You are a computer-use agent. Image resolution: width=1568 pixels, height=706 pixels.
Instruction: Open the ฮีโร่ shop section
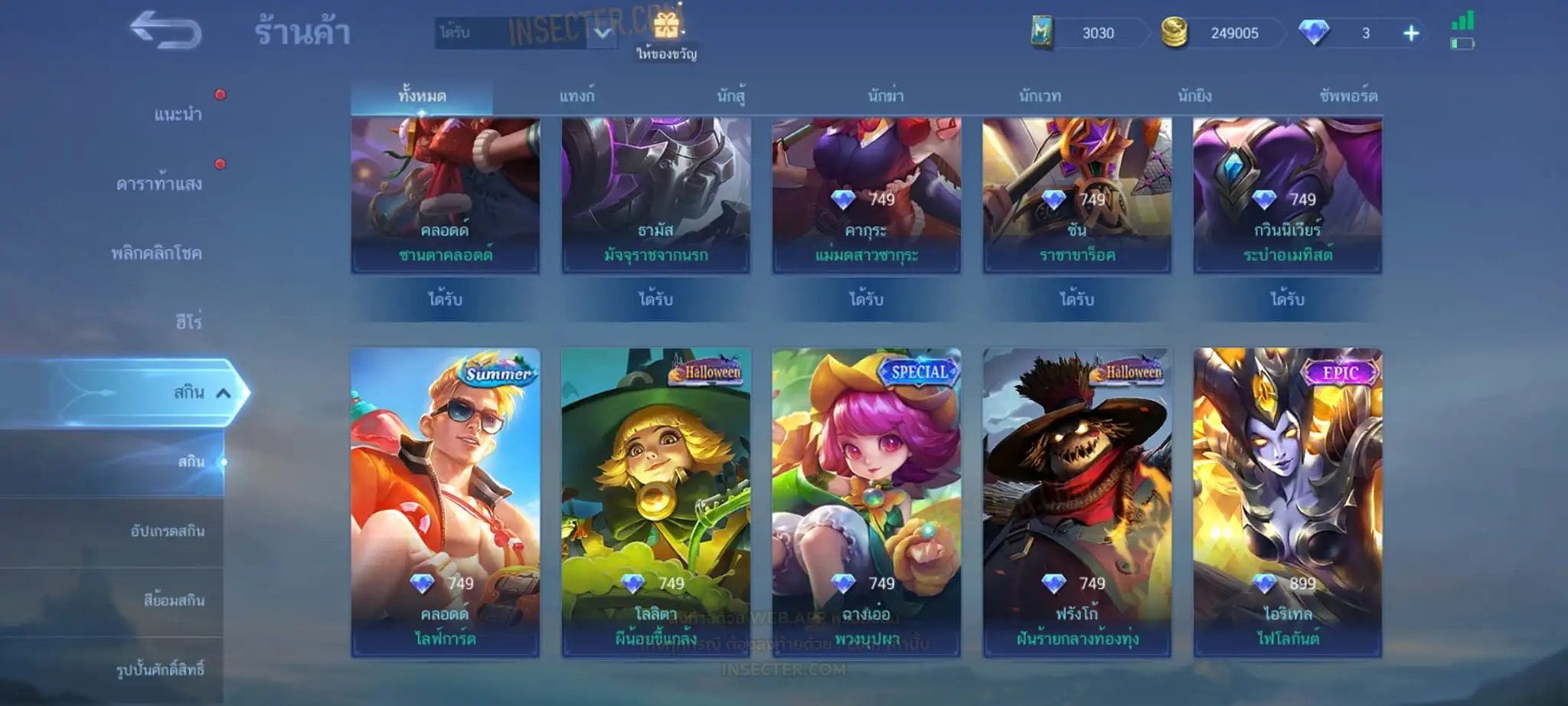(188, 322)
